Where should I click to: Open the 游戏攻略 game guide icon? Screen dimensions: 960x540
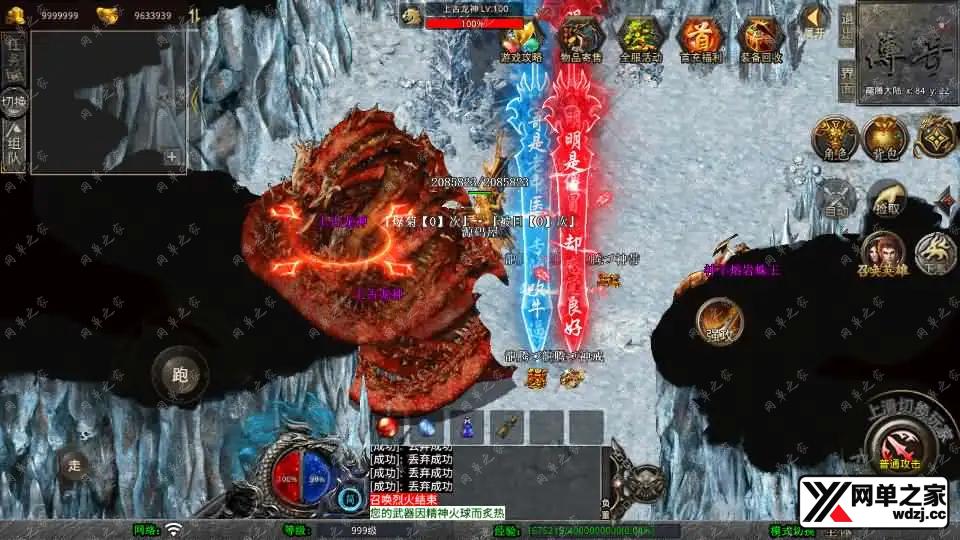tap(521, 39)
